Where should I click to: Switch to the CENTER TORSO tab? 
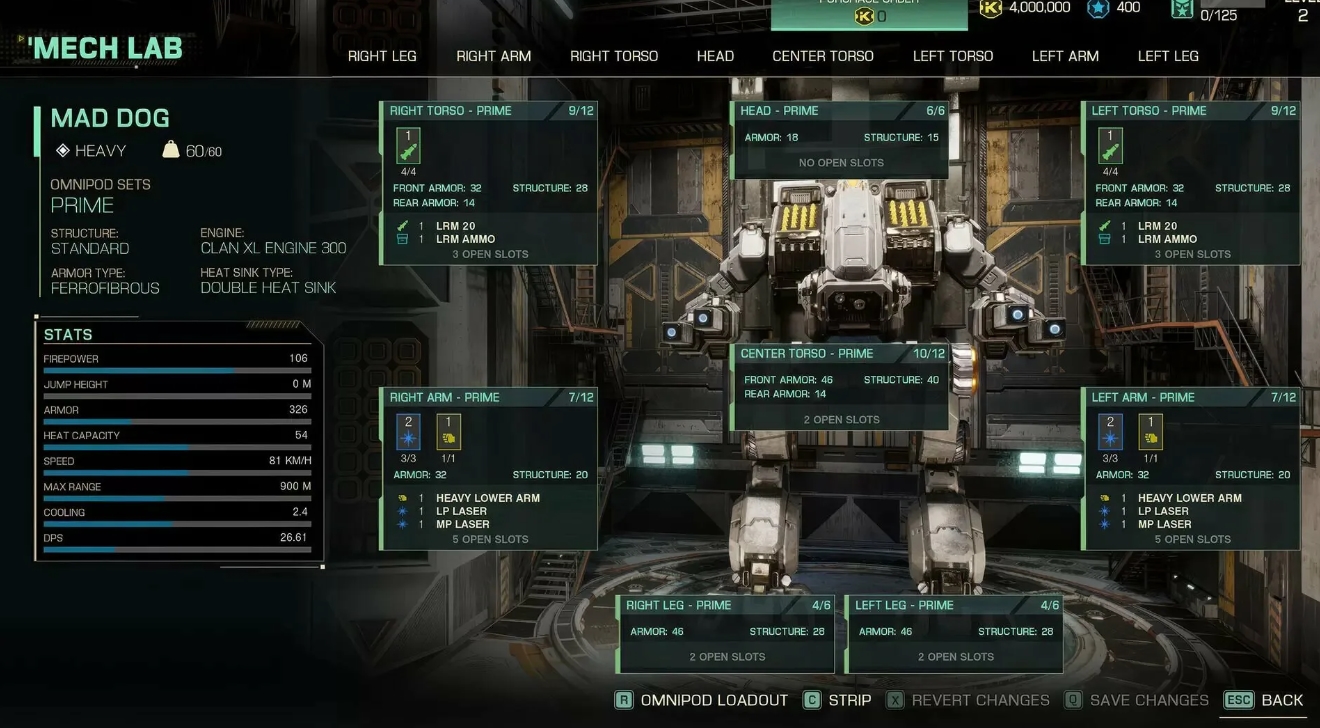click(822, 56)
